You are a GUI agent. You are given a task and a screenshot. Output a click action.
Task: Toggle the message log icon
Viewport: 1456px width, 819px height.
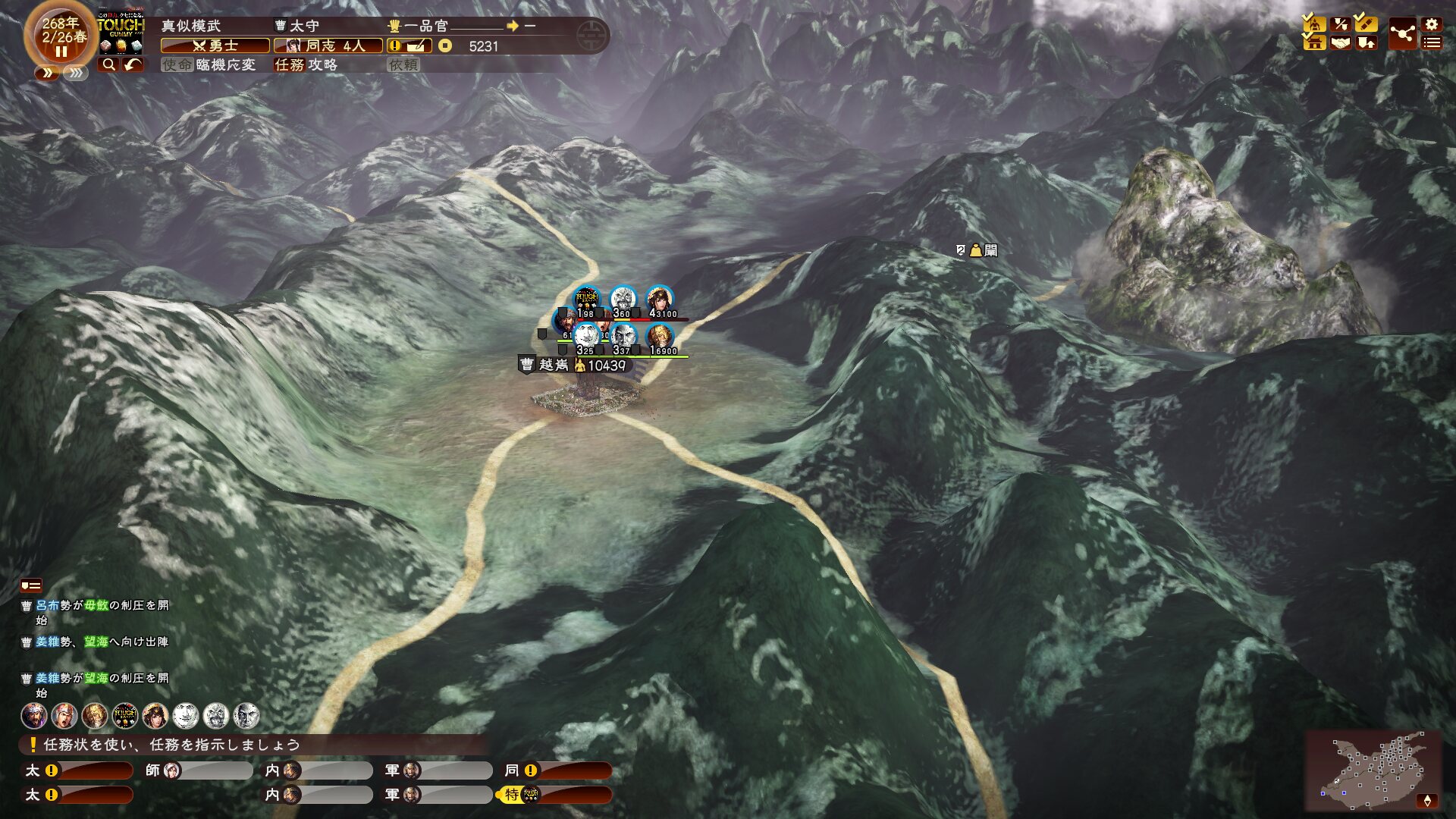click(x=31, y=585)
